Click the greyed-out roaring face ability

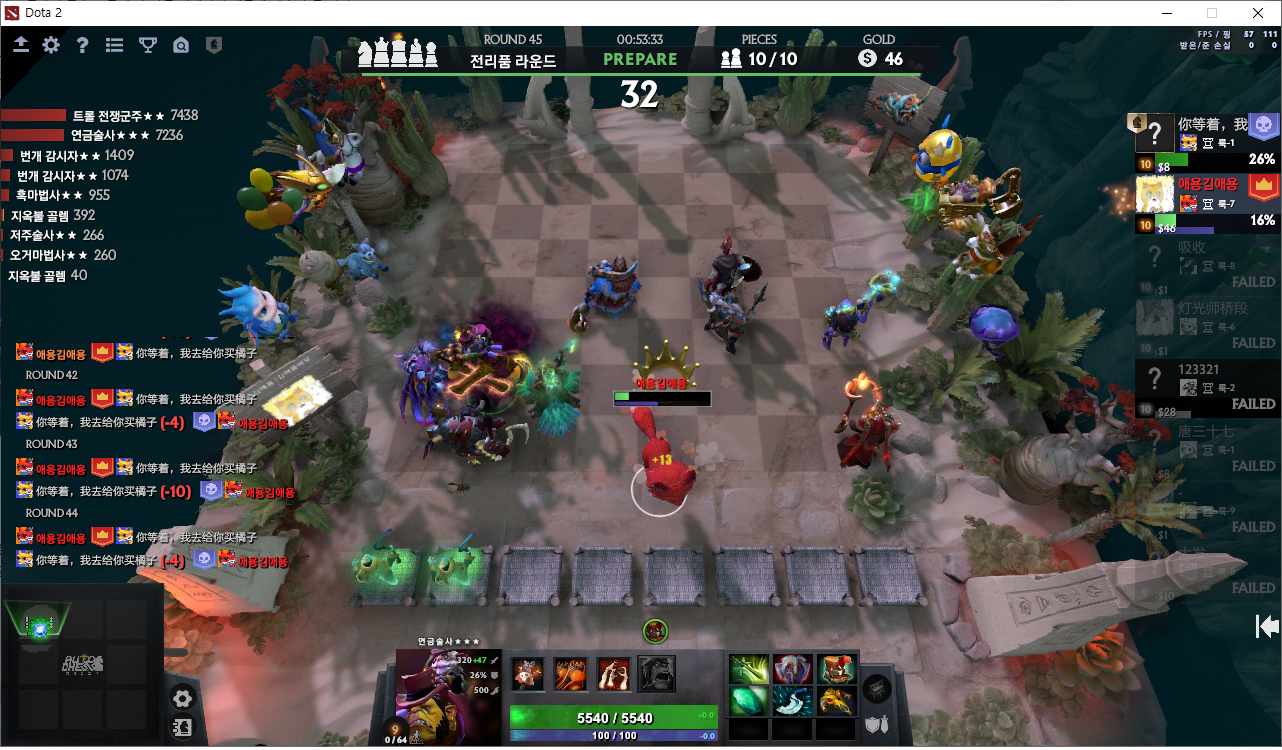(657, 674)
